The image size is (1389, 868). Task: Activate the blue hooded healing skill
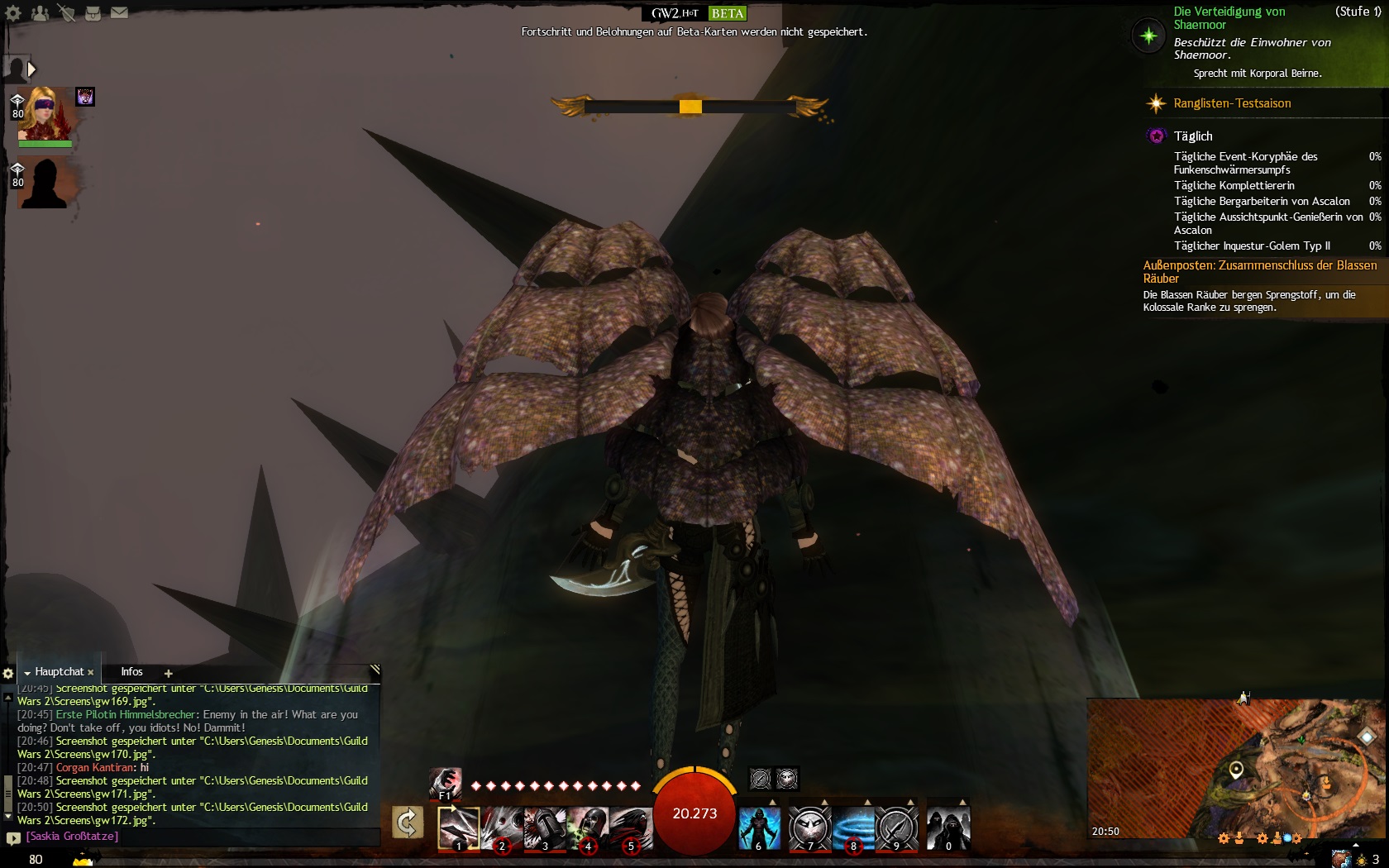pyautogui.click(x=759, y=827)
